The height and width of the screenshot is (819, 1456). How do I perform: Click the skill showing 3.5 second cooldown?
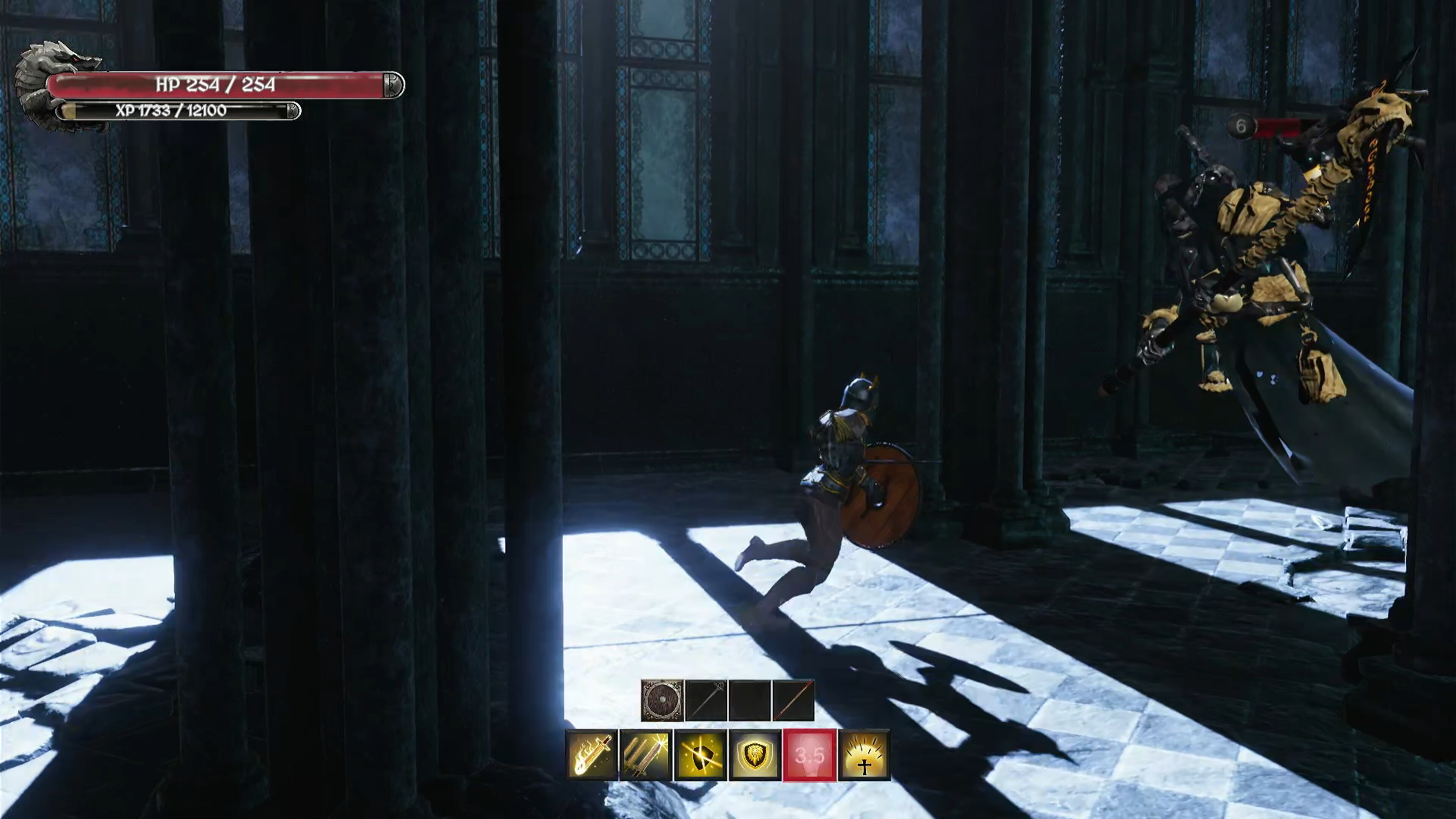[x=810, y=755]
